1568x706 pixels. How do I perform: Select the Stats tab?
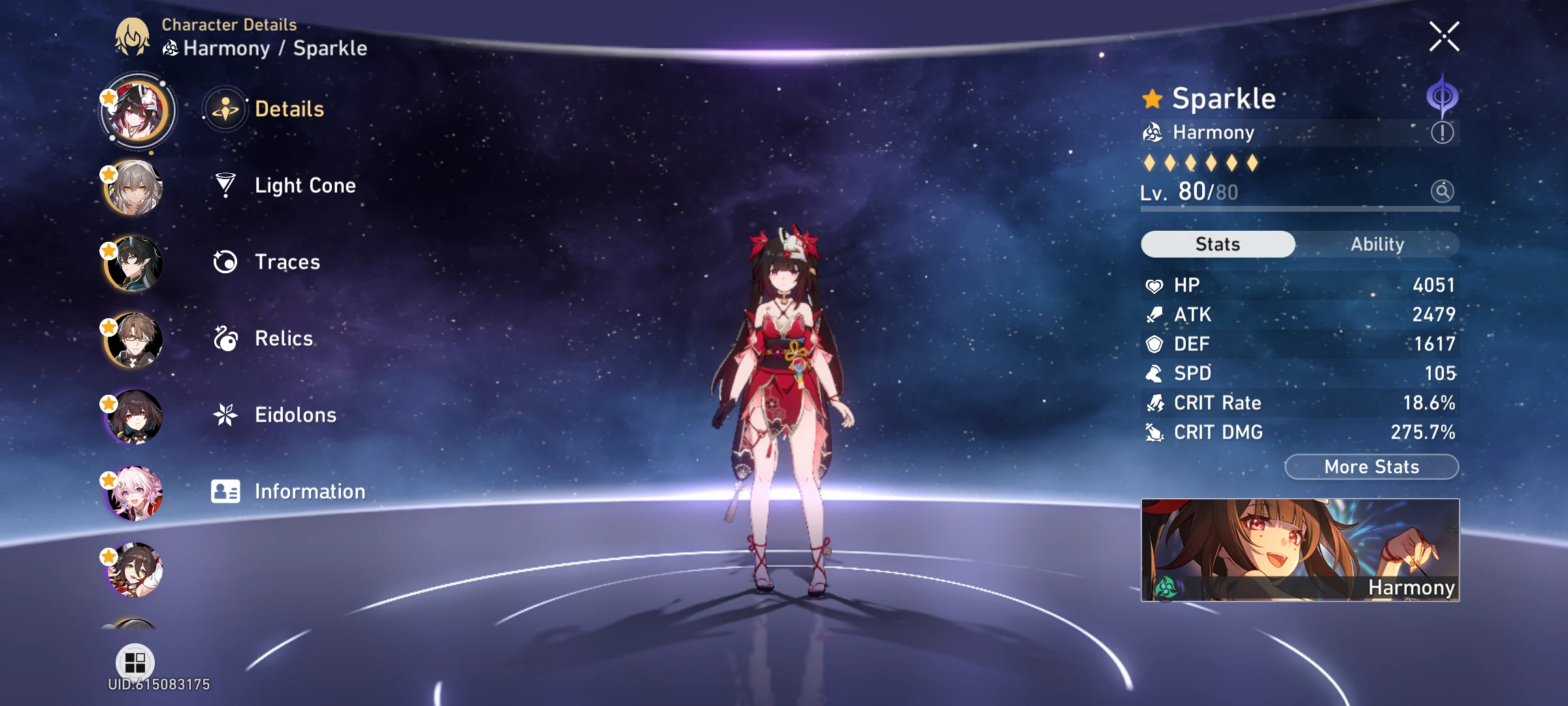tap(1217, 244)
